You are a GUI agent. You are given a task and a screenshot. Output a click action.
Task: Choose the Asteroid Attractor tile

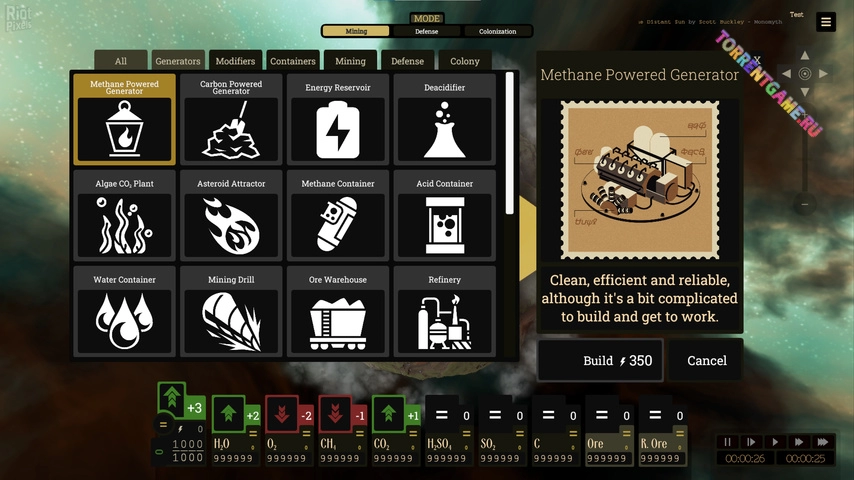click(231, 215)
